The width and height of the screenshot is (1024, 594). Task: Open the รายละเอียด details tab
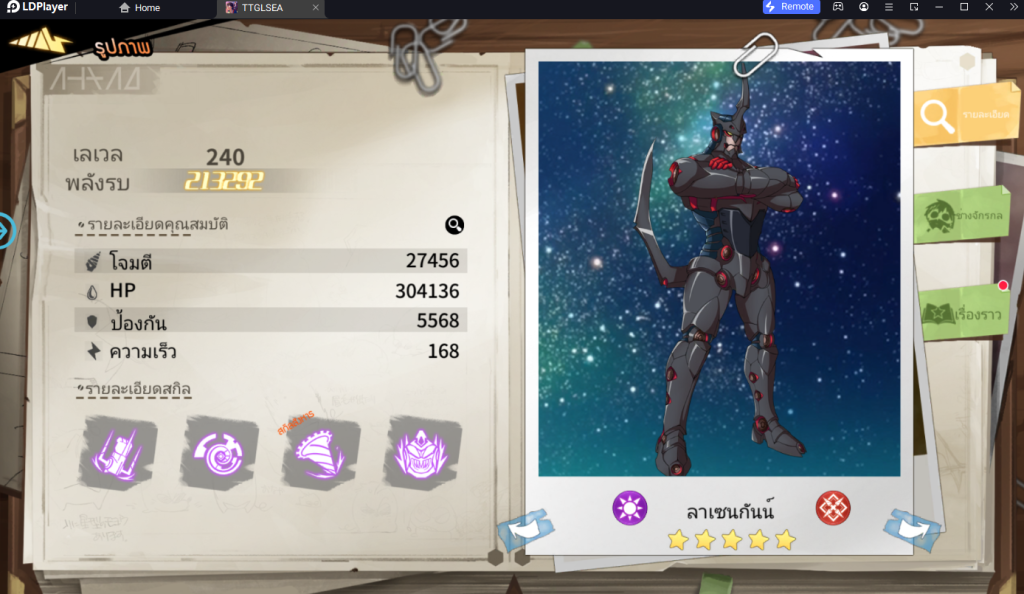[x=958, y=115]
